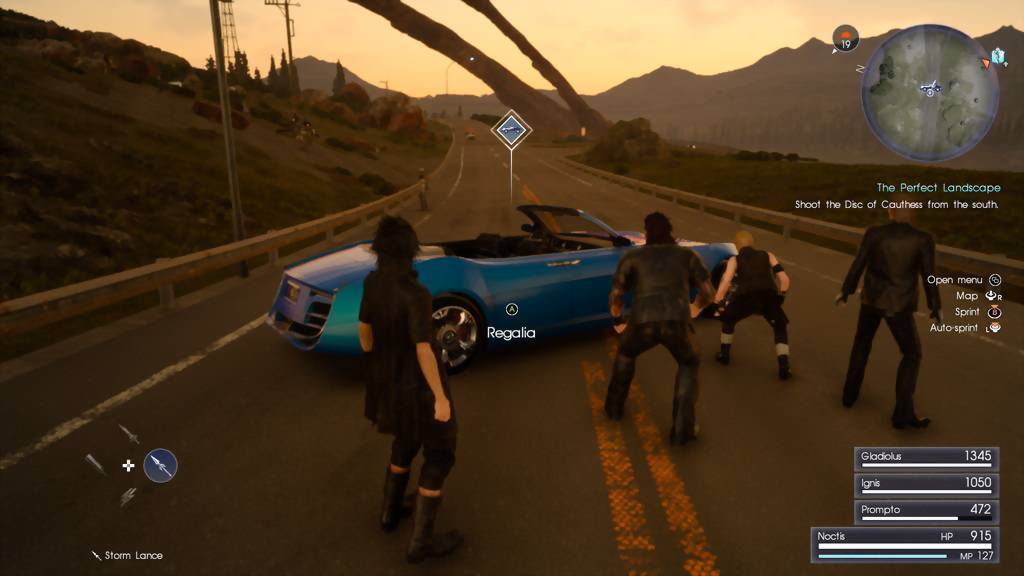Choose Prompto's party status row
Viewport: 1024px width, 576px height.
coord(925,510)
